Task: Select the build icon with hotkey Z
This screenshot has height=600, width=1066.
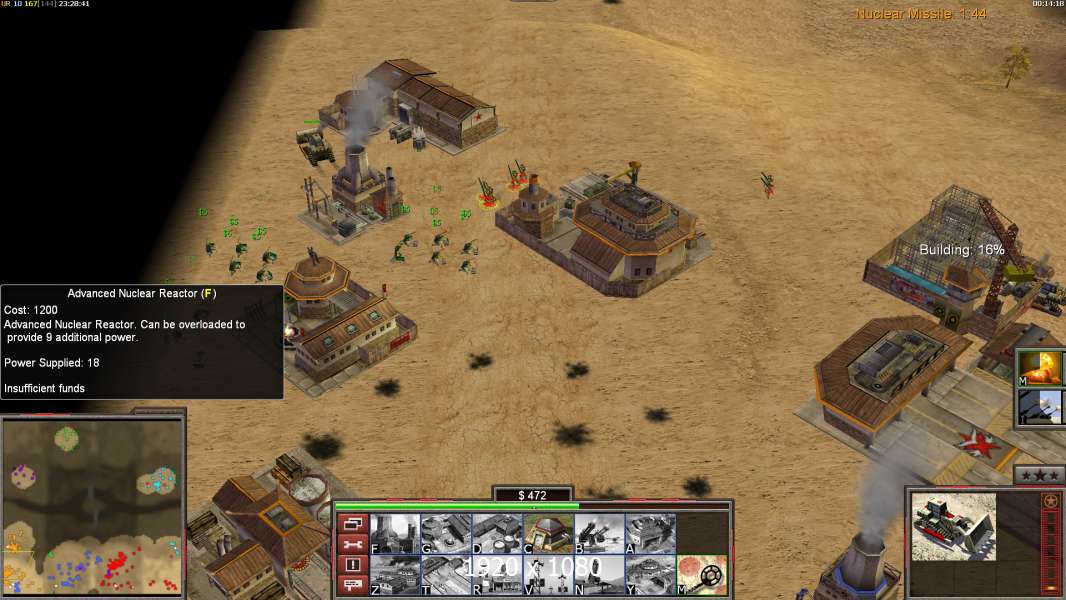Action: tap(395, 575)
